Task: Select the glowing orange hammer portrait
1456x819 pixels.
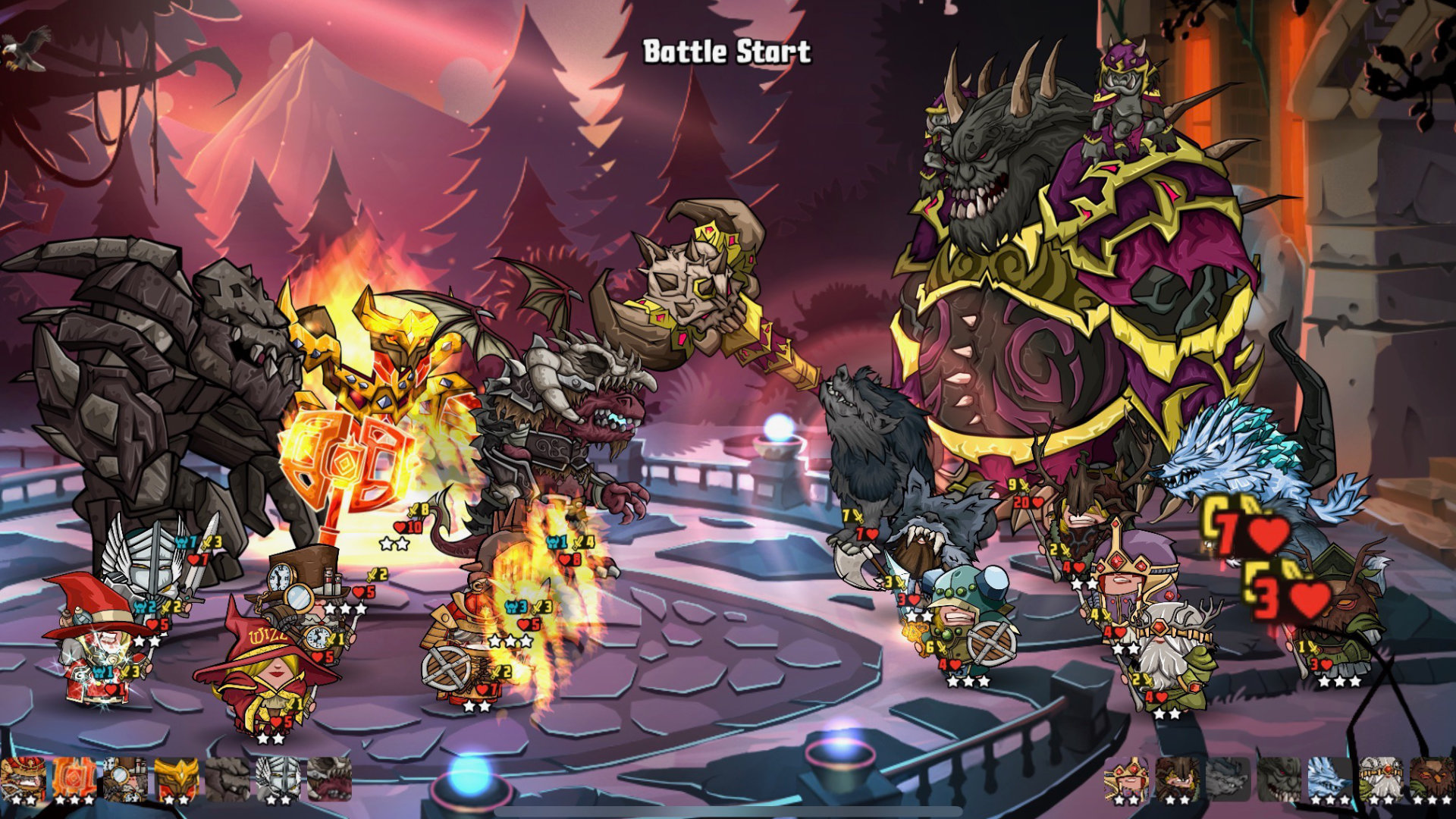Action: [x=74, y=779]
